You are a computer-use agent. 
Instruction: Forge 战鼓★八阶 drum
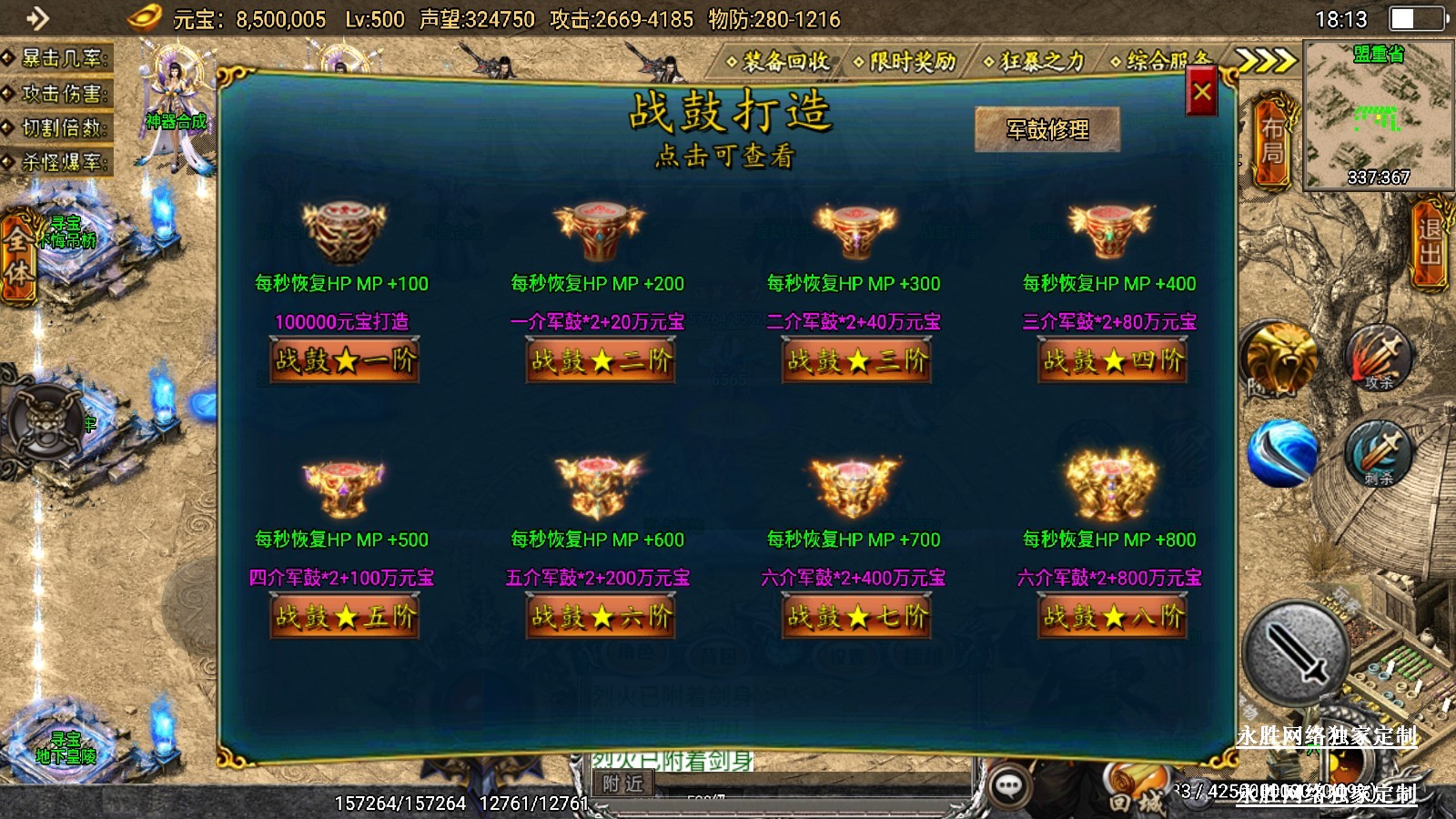coord(1113,617)
